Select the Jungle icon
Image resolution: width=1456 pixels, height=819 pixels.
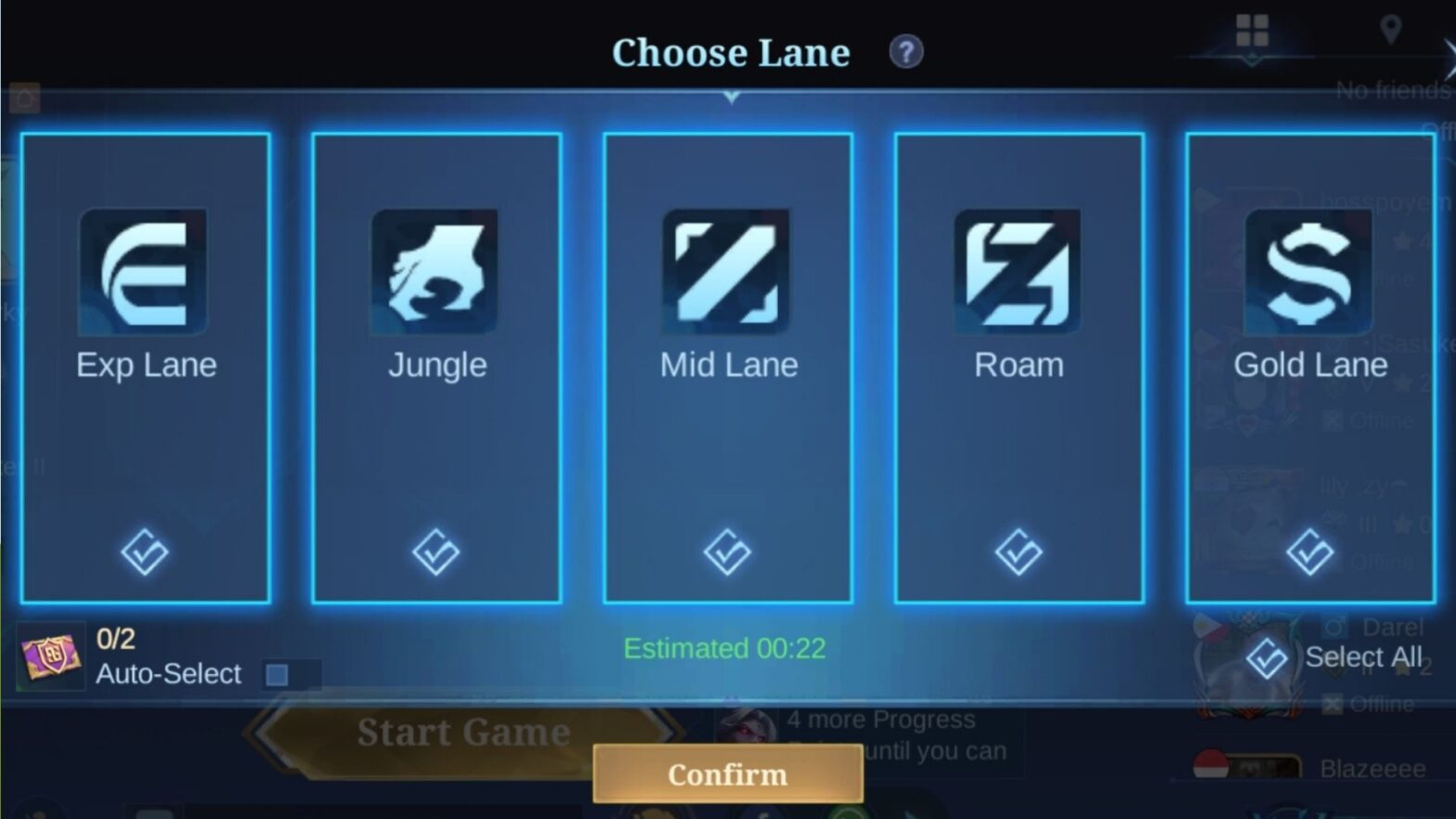pyautogui.click(x=436, y=272)
